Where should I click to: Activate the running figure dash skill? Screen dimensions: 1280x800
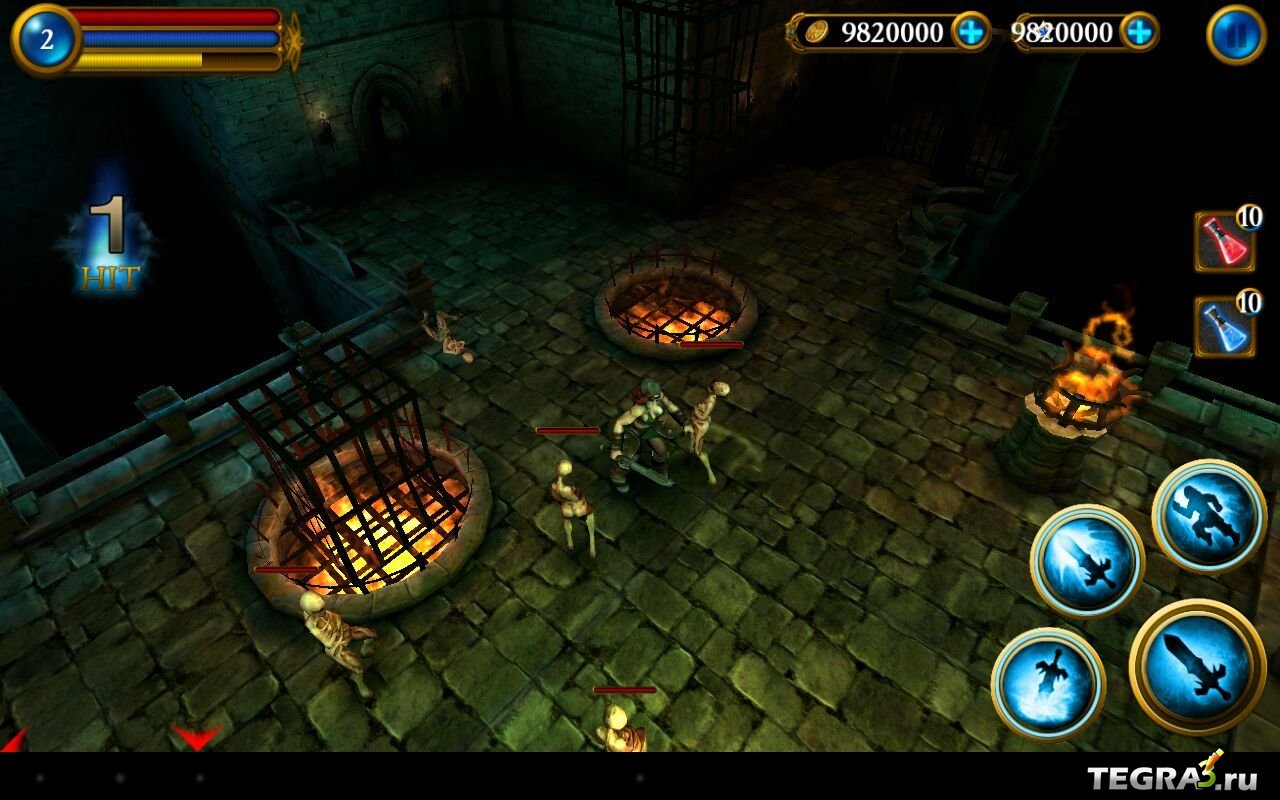[x=1209, y=516]
